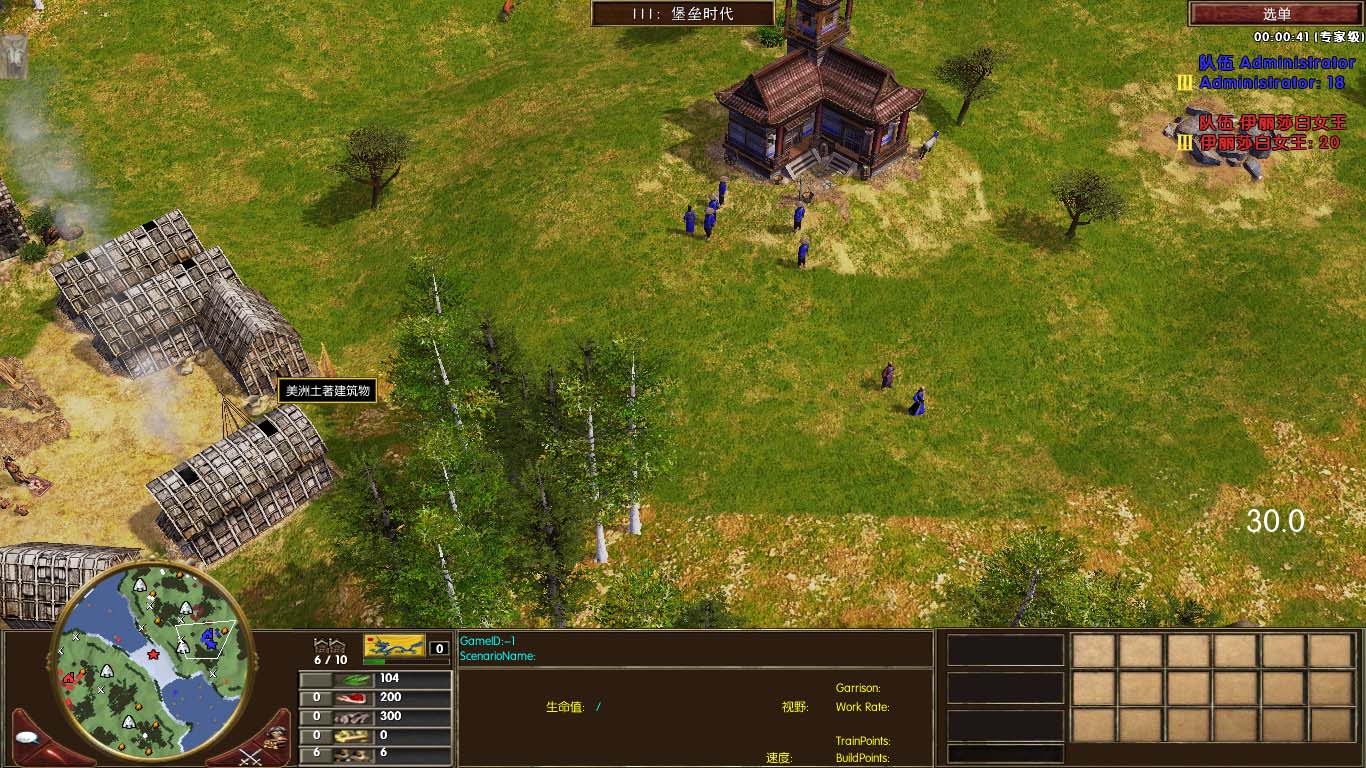Open the home city dragon flag
The image size is (1366, 768).
point(394,646)
